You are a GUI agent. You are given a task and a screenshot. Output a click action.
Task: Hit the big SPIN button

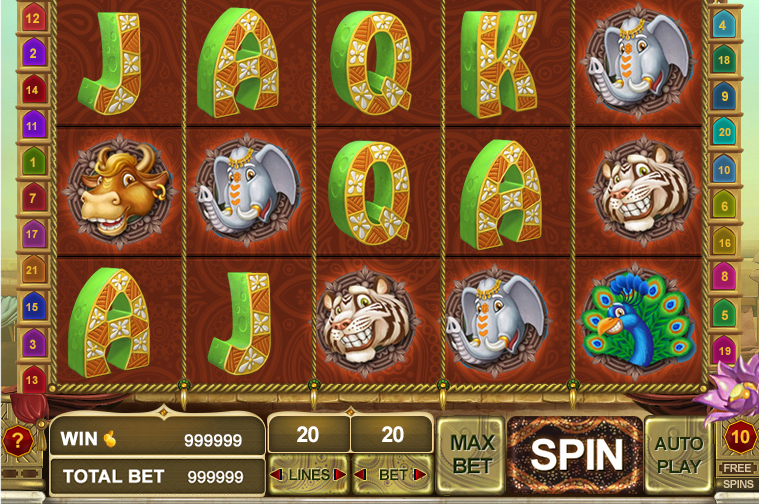[576, 455]
